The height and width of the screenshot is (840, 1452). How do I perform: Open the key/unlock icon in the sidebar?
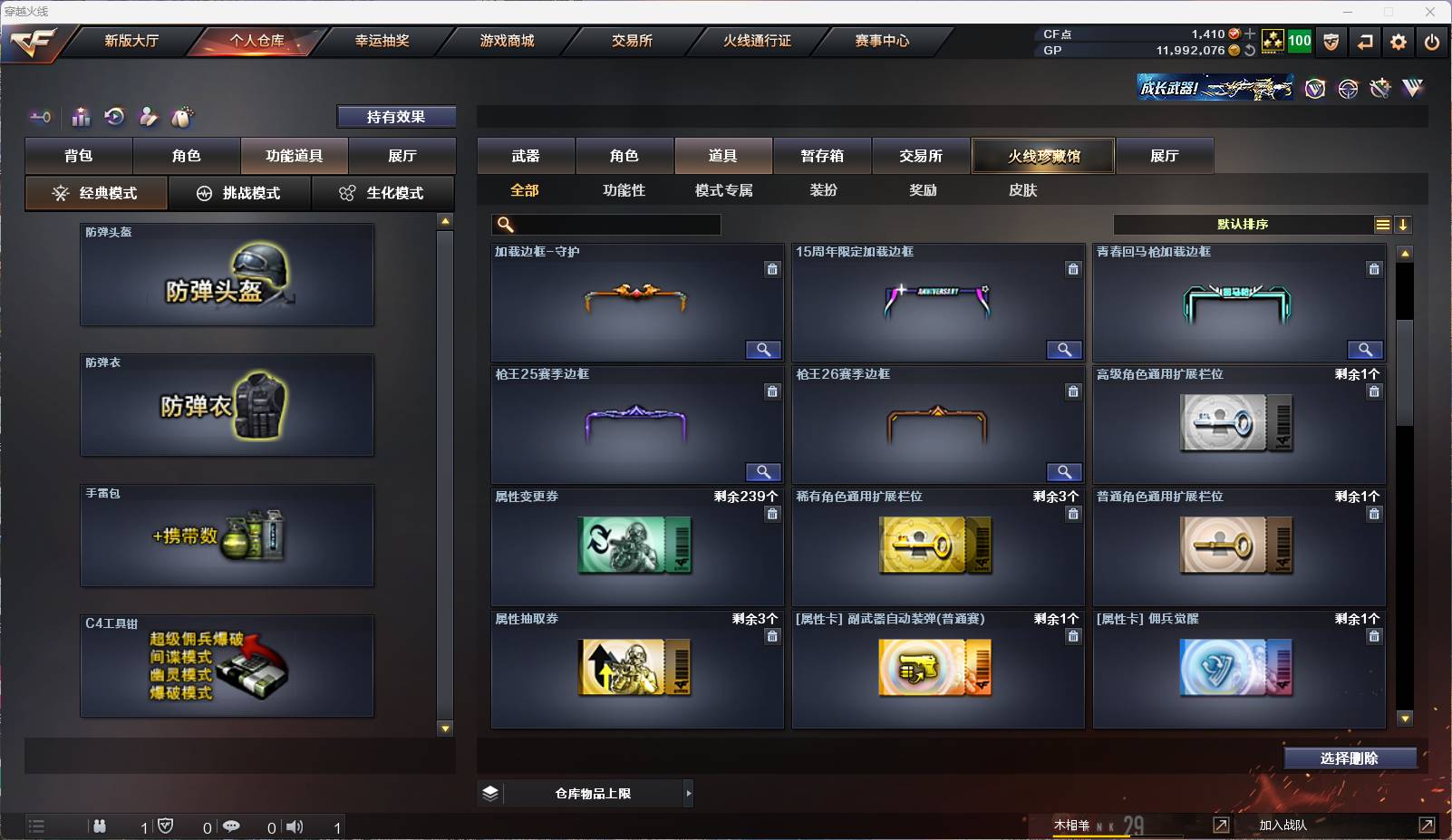click(x=38, y=117)
